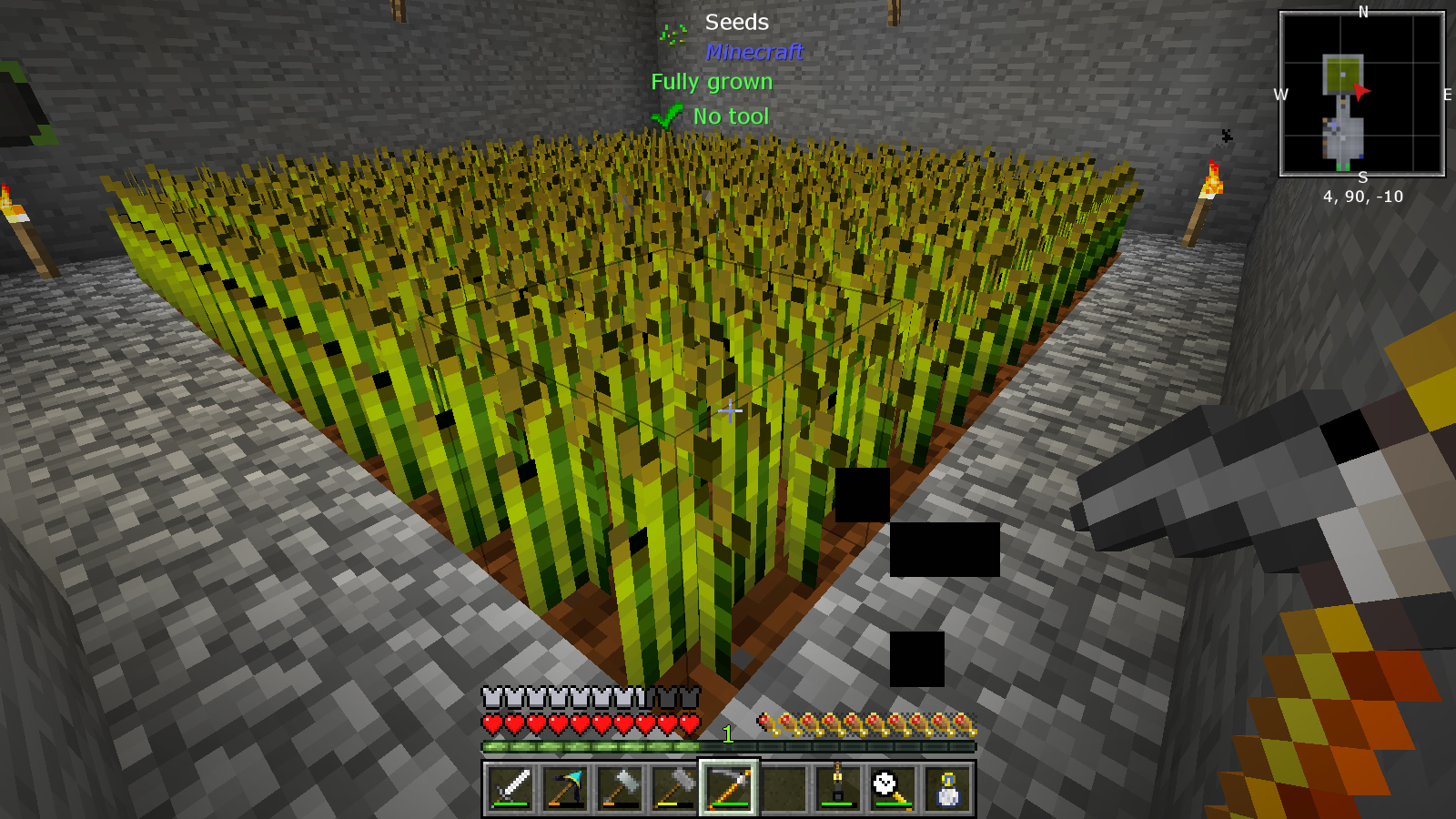The image size is (1456, 819).
Task: Click the Seeds label in the WAILA tooltip
Action: (x=735, y=22)
